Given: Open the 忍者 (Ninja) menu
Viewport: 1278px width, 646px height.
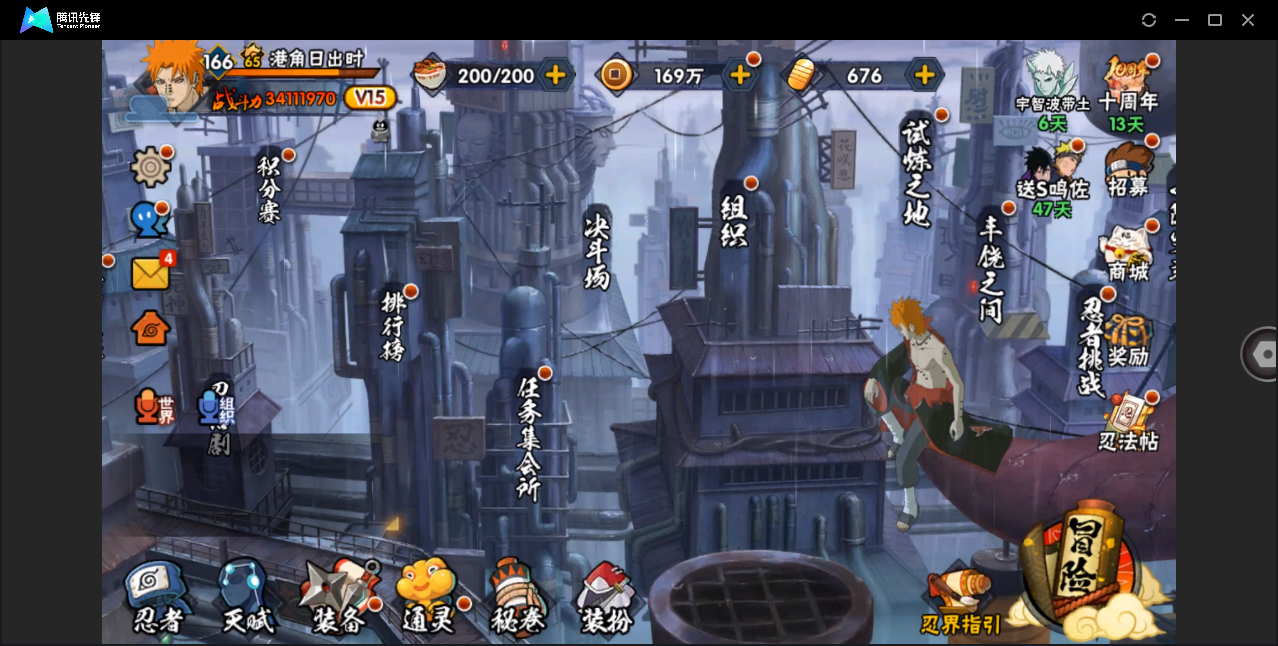Looking at the screenshot, I should point(158,598).
